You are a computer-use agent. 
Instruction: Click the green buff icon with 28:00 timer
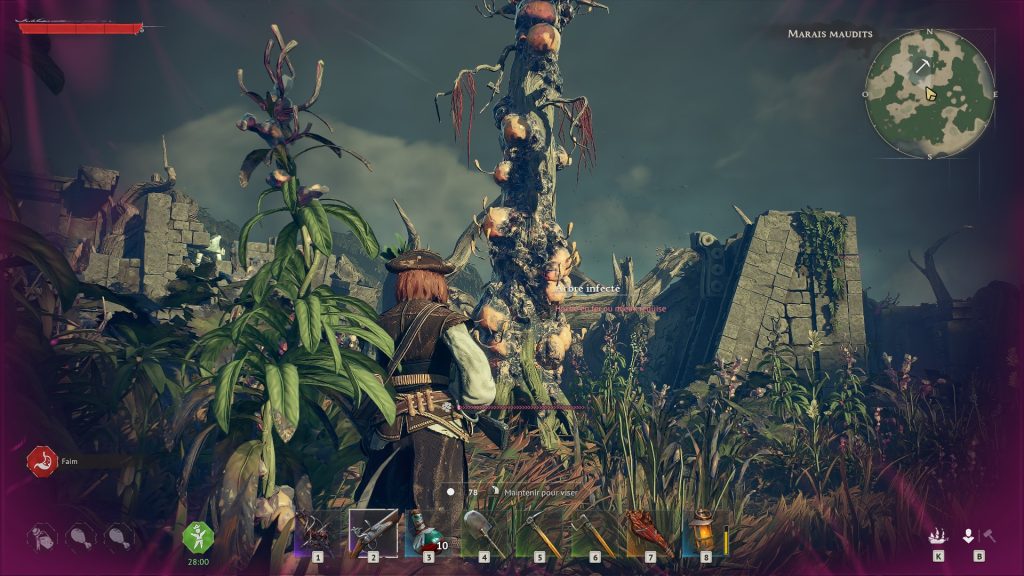click(198, 537)
